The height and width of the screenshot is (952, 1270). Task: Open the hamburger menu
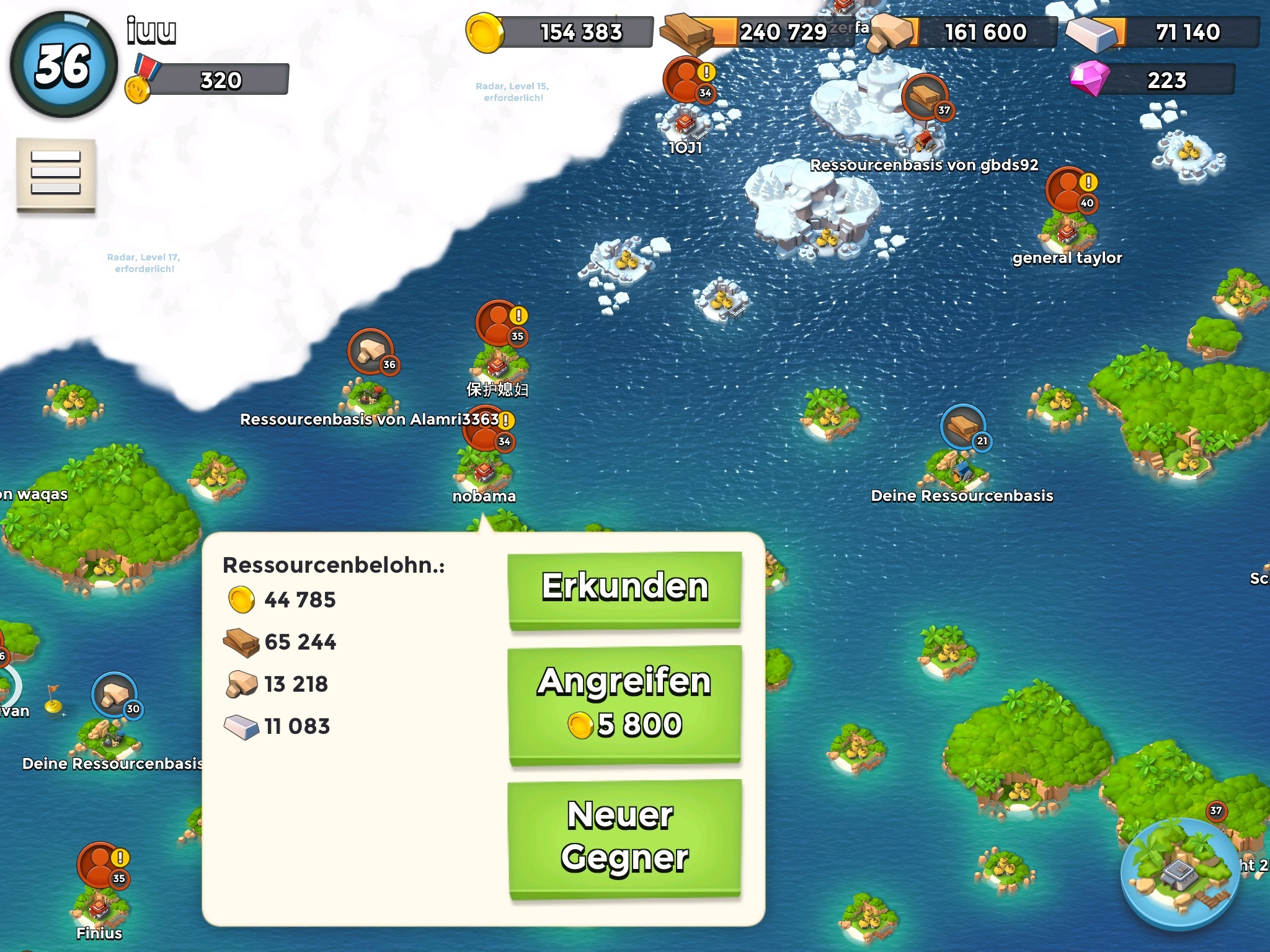coord(56,174)
